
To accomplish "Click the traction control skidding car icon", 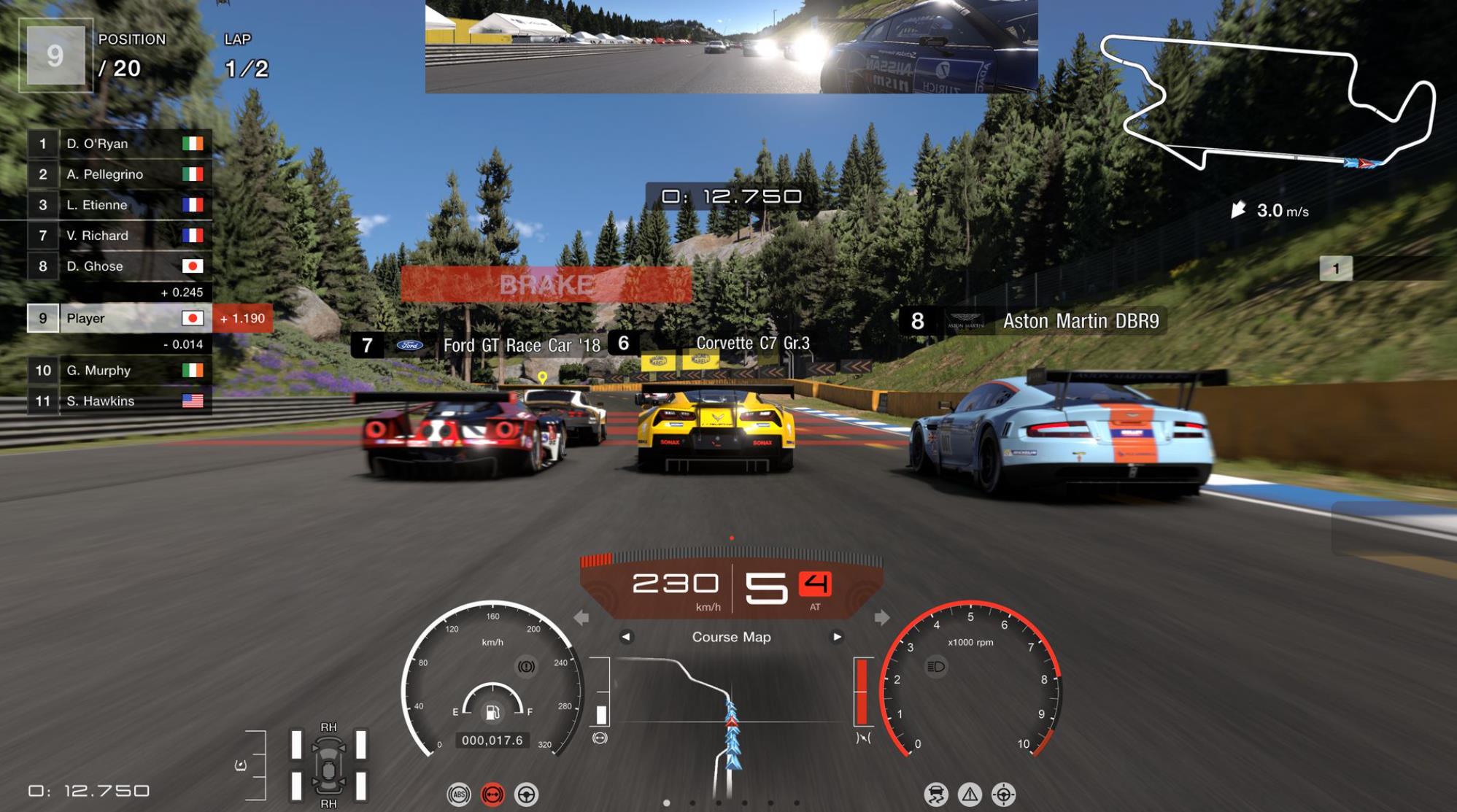I will coord(935,794).
